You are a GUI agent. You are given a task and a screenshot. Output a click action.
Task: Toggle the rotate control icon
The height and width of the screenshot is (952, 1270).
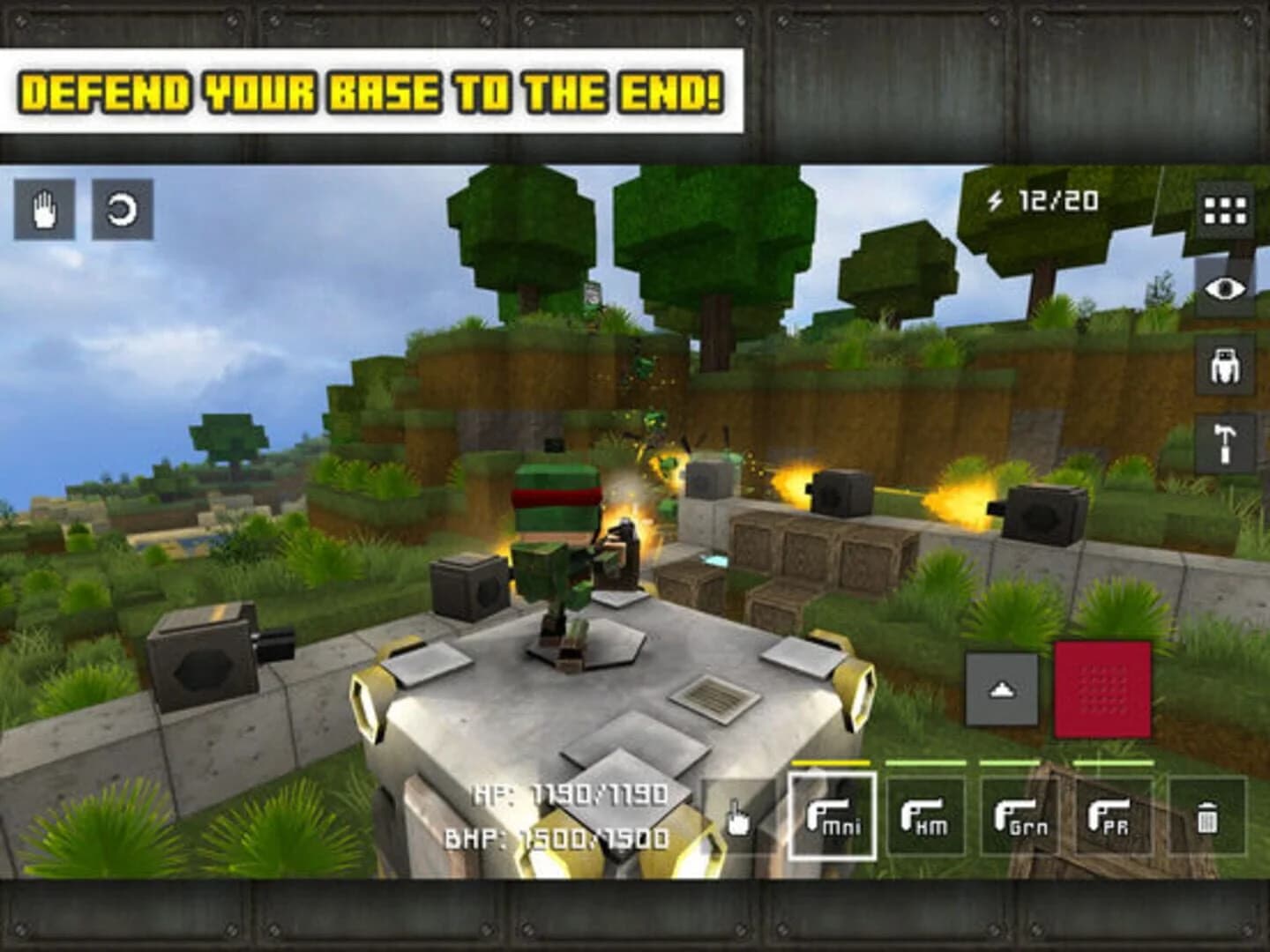point(122,209)
